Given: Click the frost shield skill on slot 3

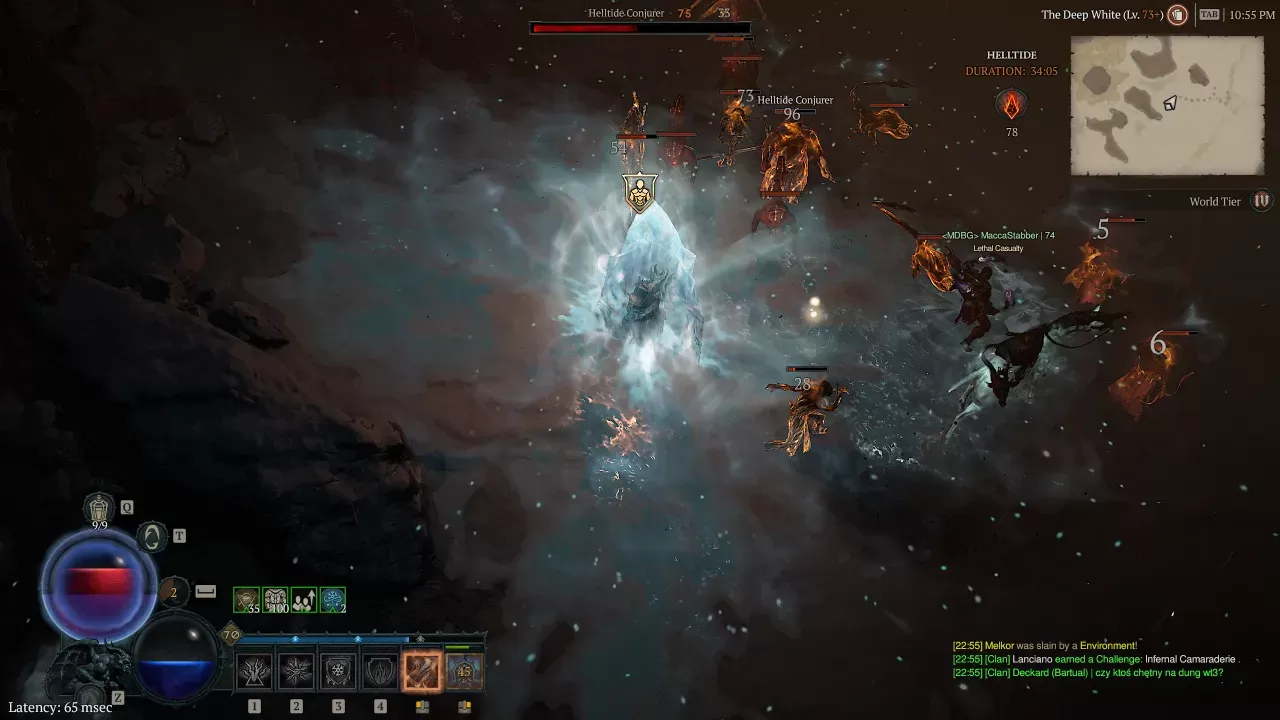Looking at the screenshot, I should pos(338,670).
